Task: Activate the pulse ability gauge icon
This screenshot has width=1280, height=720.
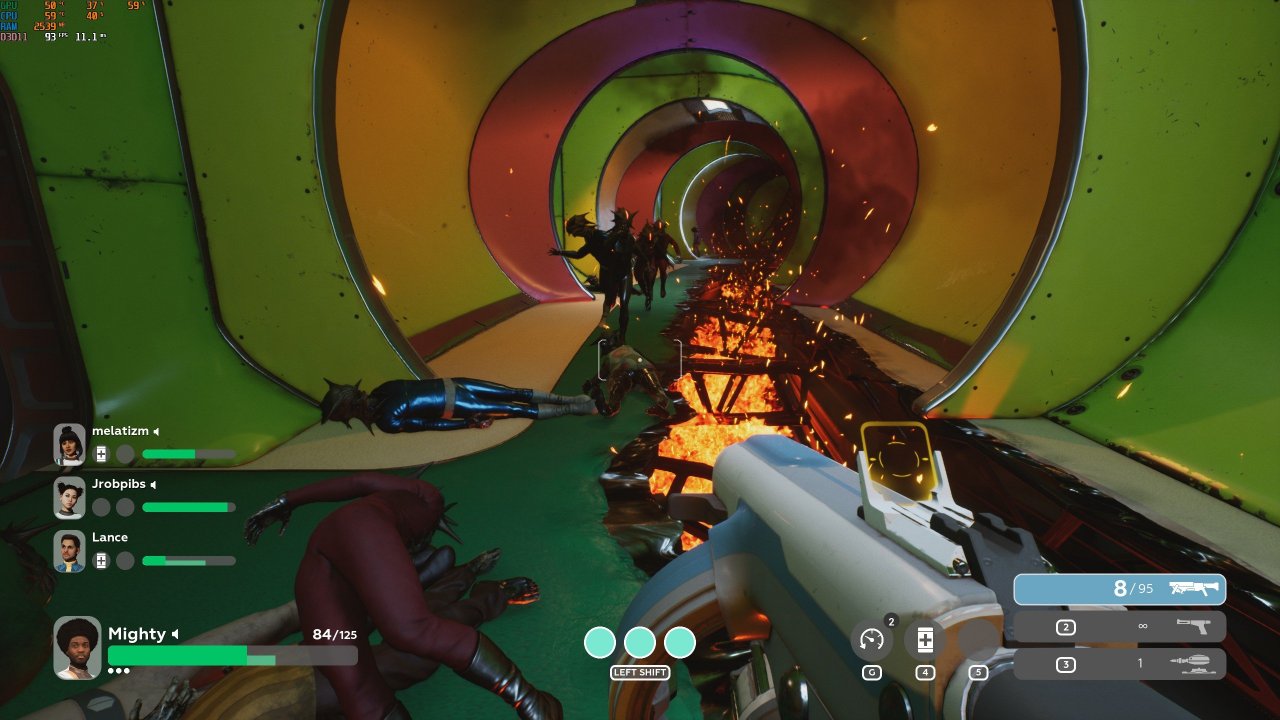Action: pyautogui.click(x=872, y=640)
